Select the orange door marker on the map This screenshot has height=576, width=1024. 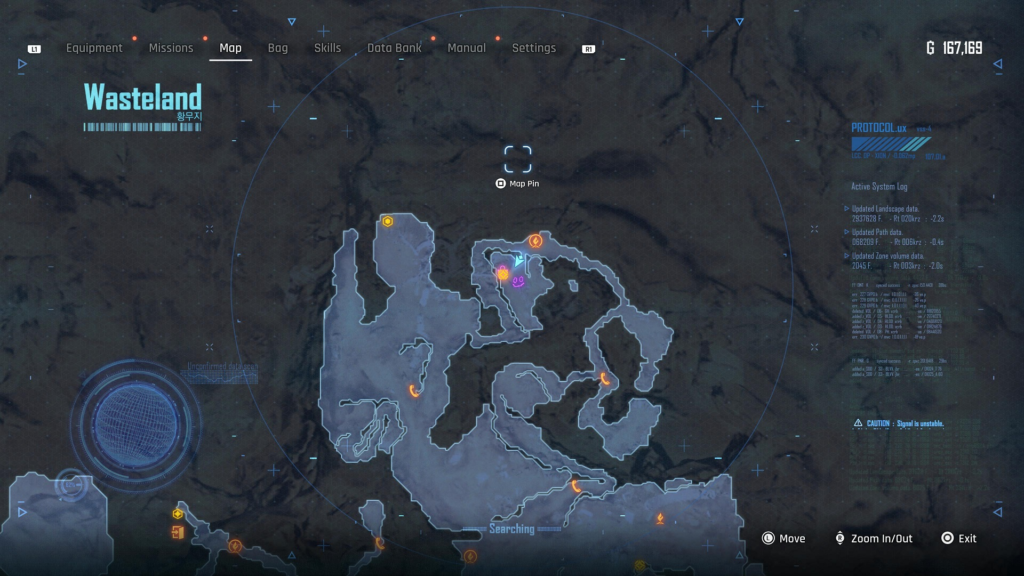click(177, 532)
